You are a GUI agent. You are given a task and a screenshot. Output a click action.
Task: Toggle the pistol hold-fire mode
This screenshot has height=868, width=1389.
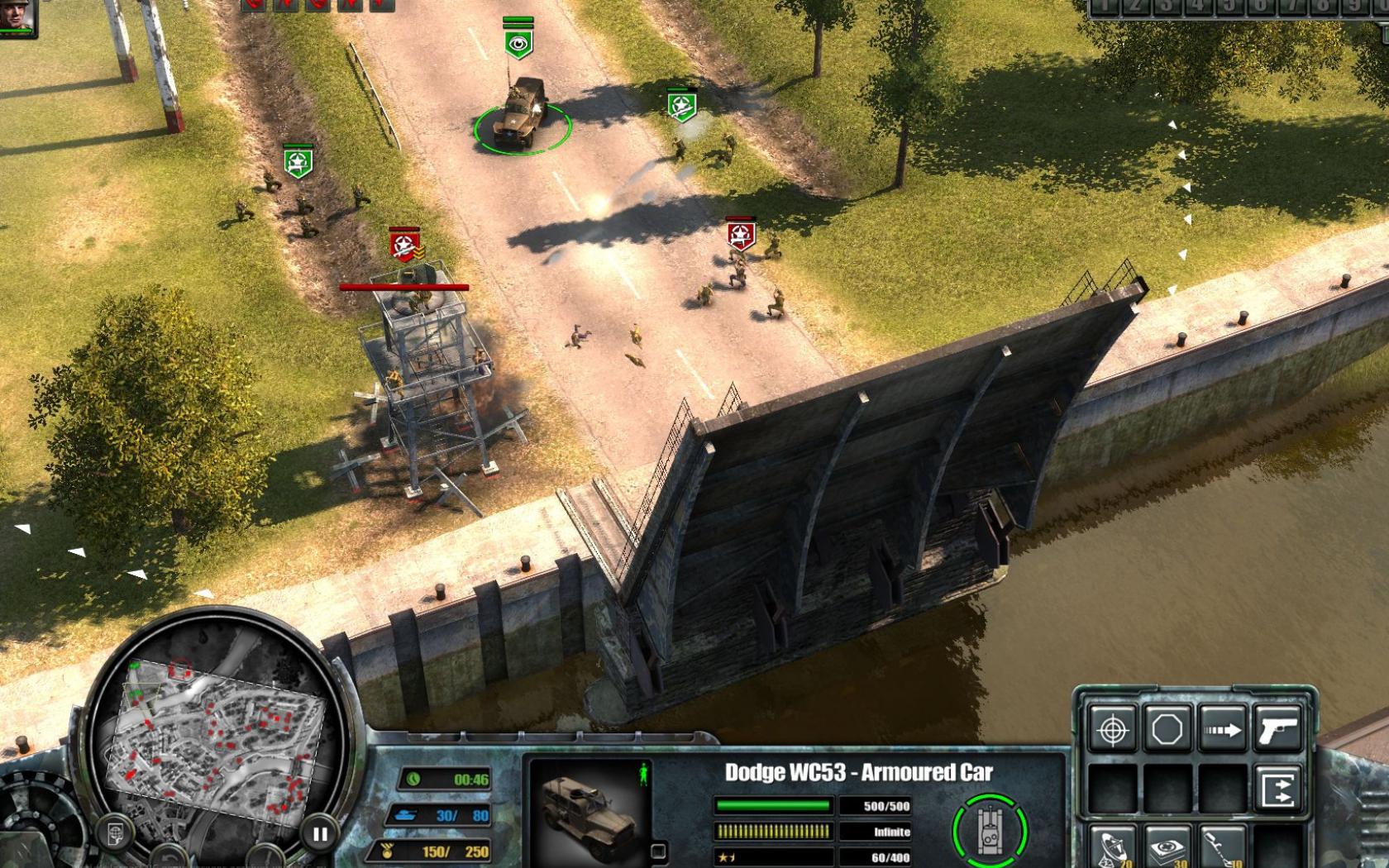click(1280, 729)
